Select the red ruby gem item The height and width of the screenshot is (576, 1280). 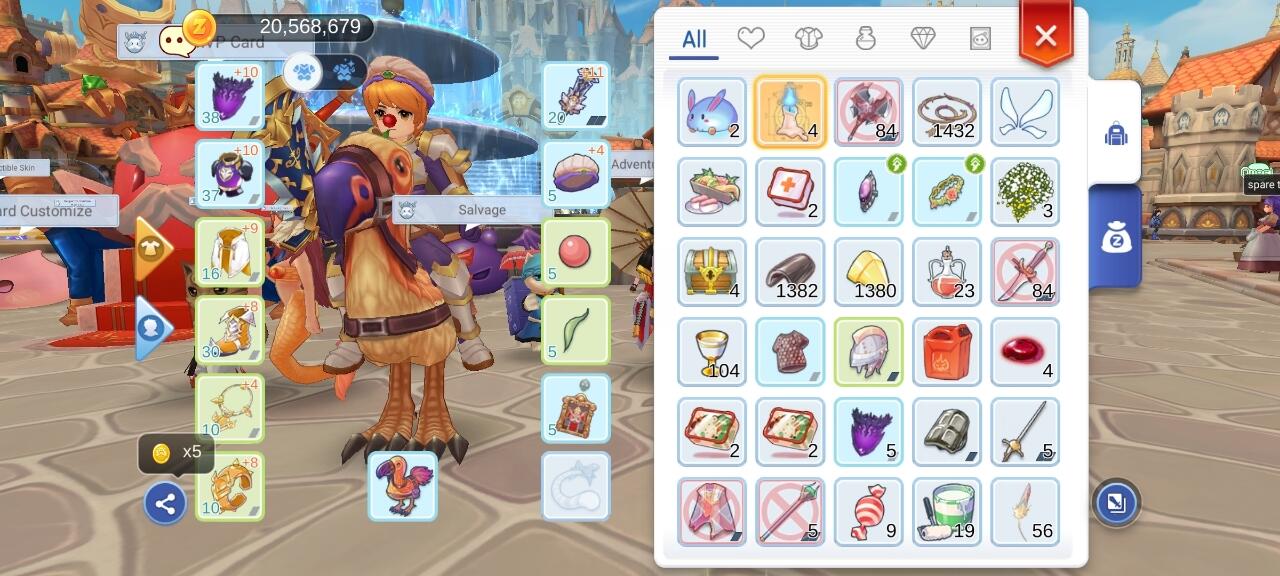(x=1025, y=352)
